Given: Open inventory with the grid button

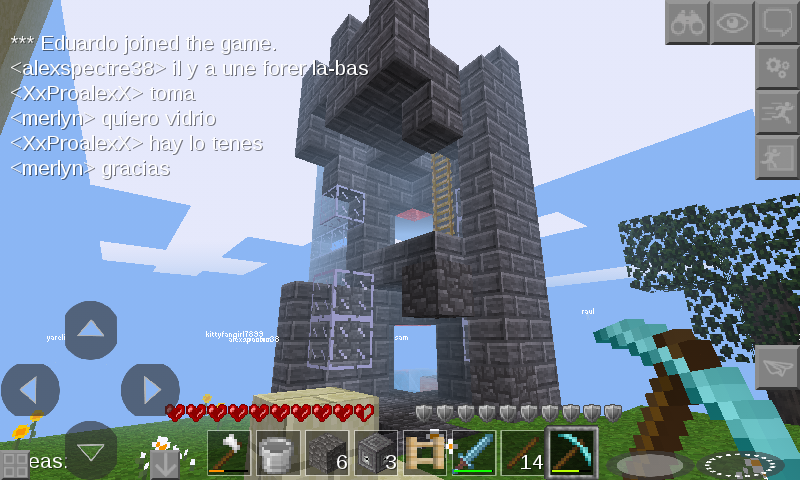Looking at the screenshot, I should [x=14, y=465].
